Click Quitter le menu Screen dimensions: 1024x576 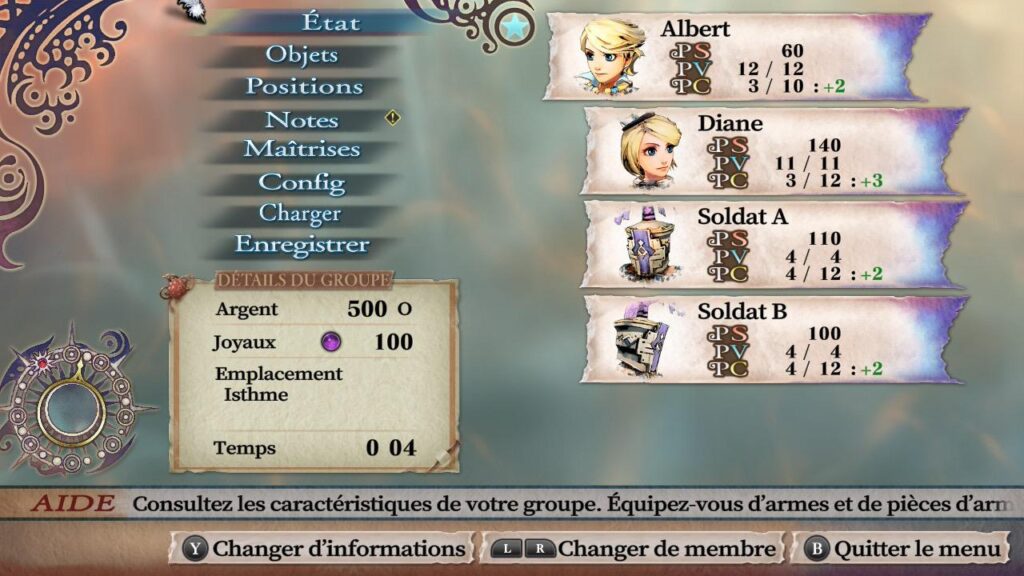tap(903, 549)
